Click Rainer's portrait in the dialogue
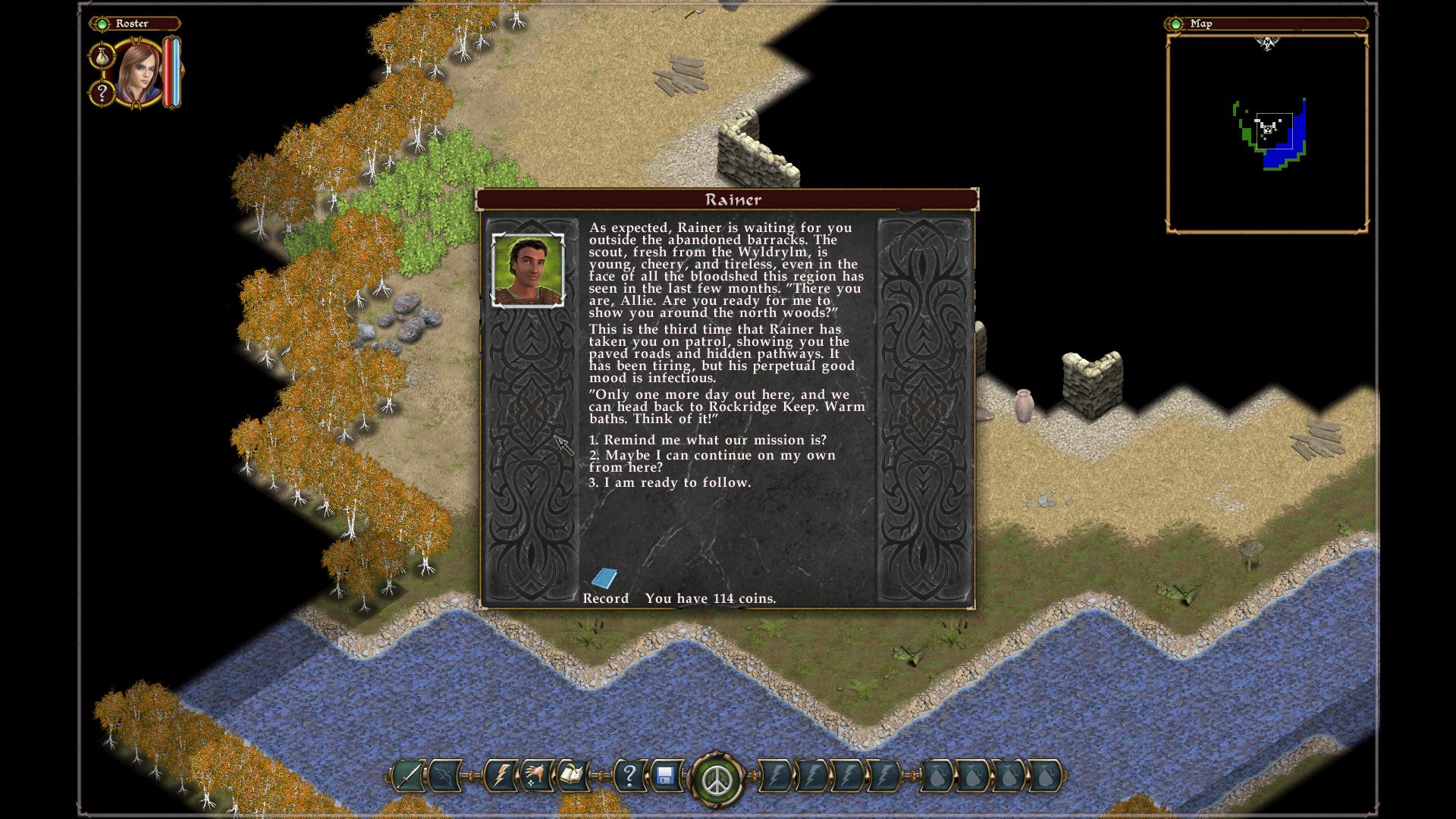The height and width of the screenshot is (819, 1456). point(528,270)
